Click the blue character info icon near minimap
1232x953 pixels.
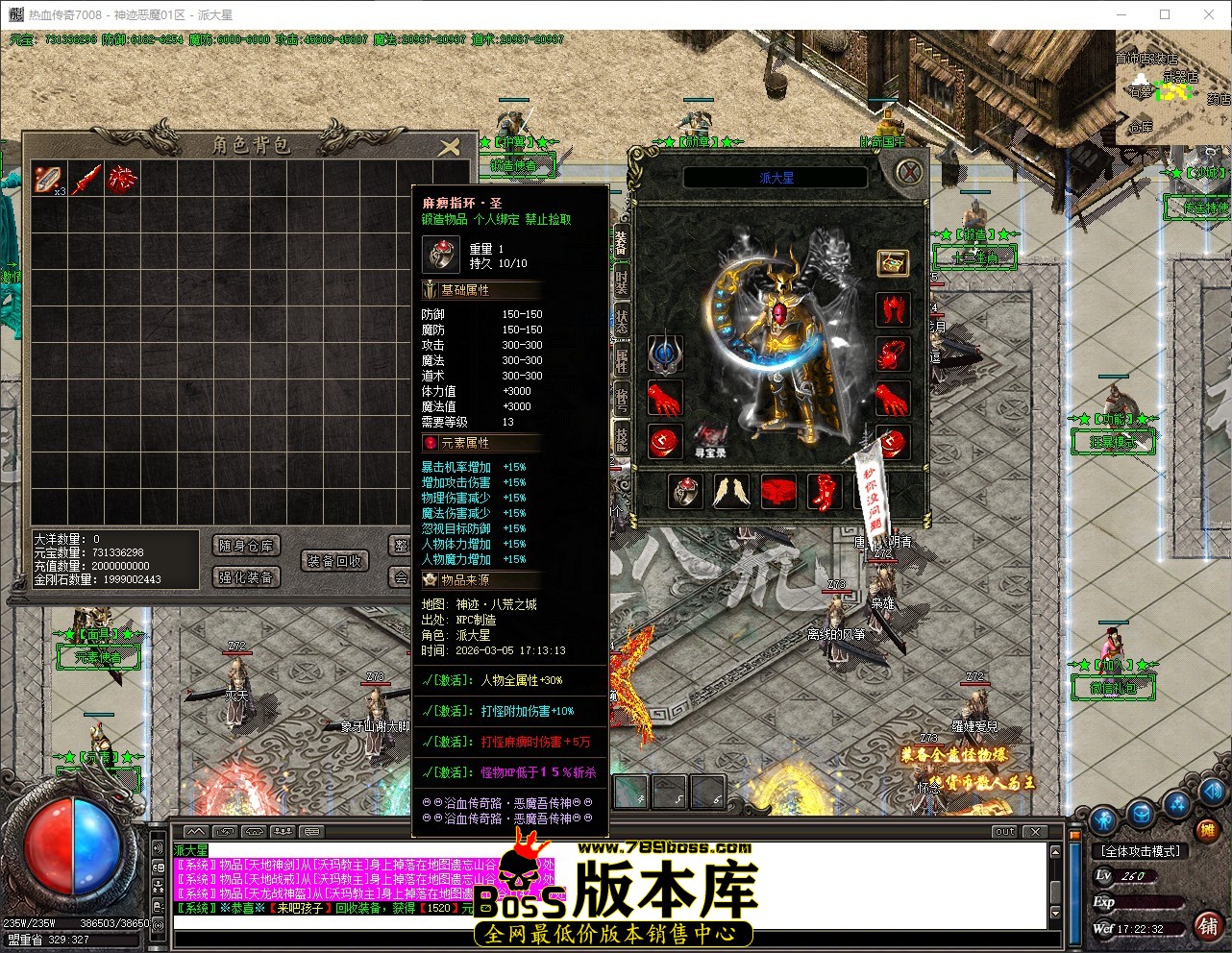[1103, 820]
